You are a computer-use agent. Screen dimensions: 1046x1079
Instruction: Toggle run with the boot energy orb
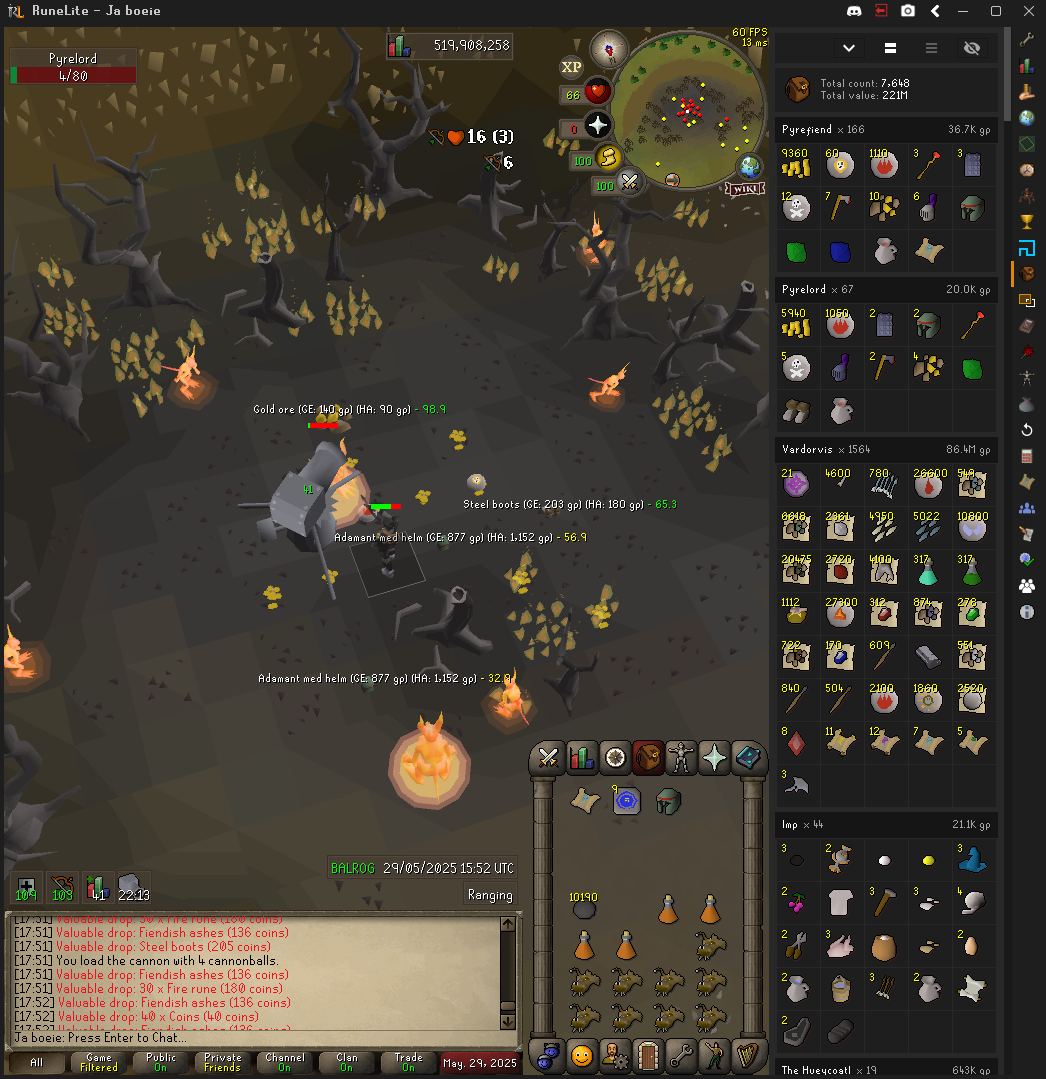pos(607,158)
